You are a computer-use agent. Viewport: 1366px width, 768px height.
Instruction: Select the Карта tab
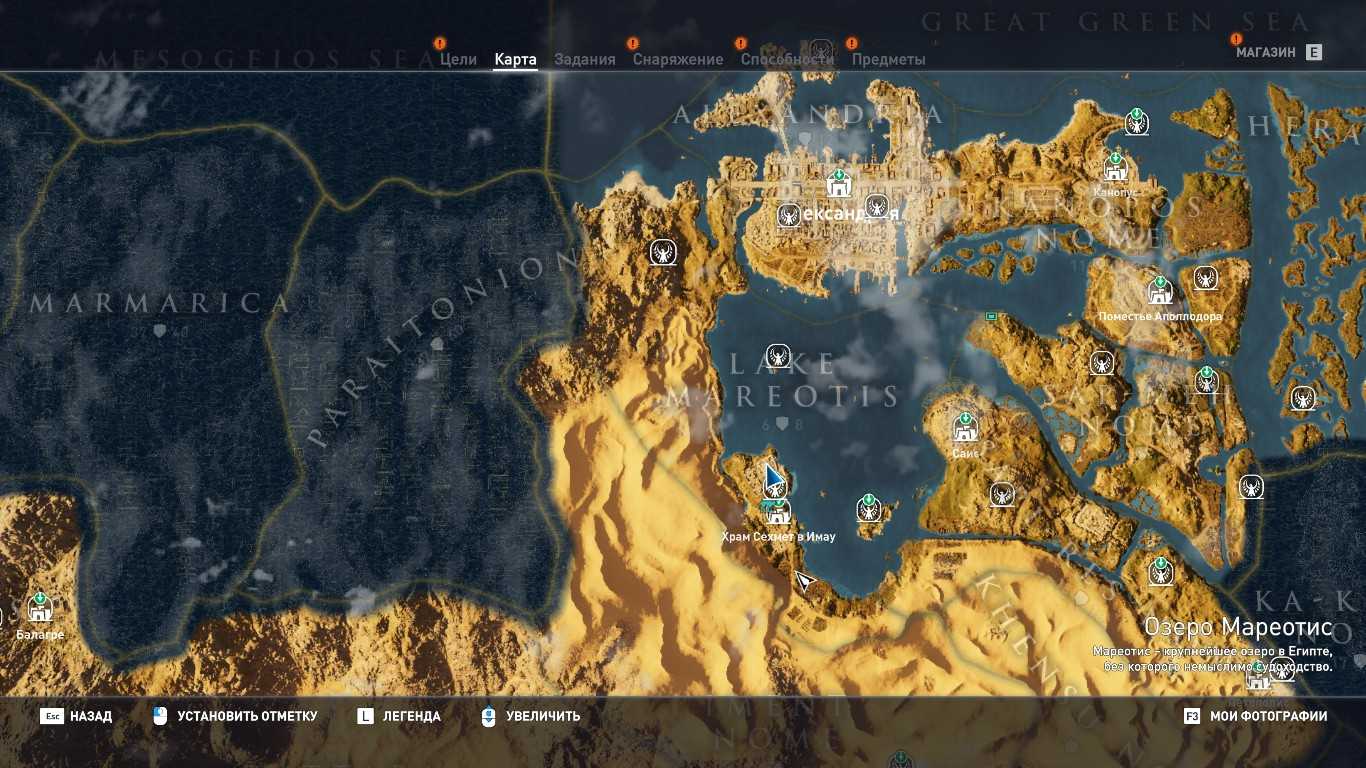tap(515, 59)
